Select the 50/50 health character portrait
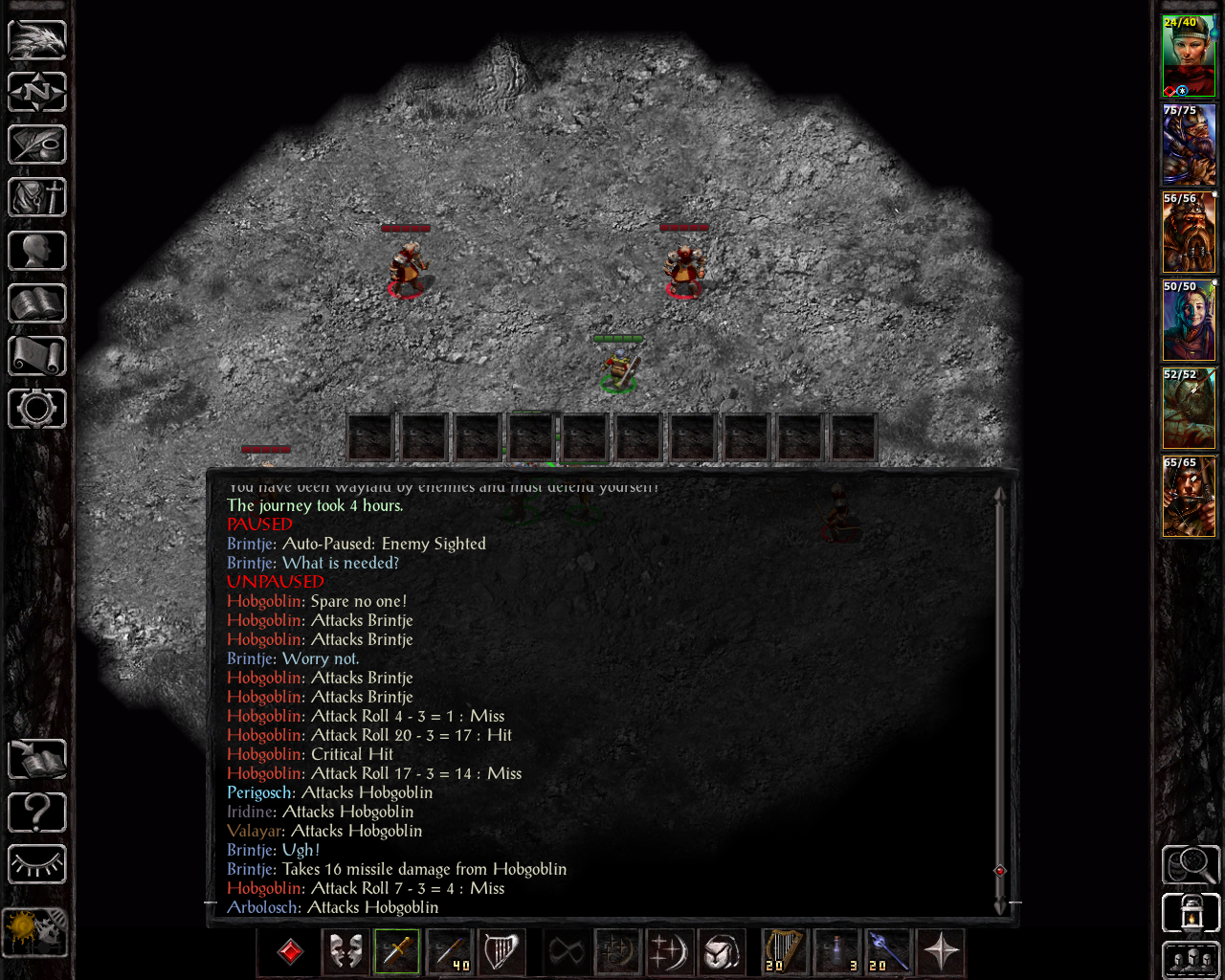The width and height of the screenshot is (1225, 980). 1189,321
